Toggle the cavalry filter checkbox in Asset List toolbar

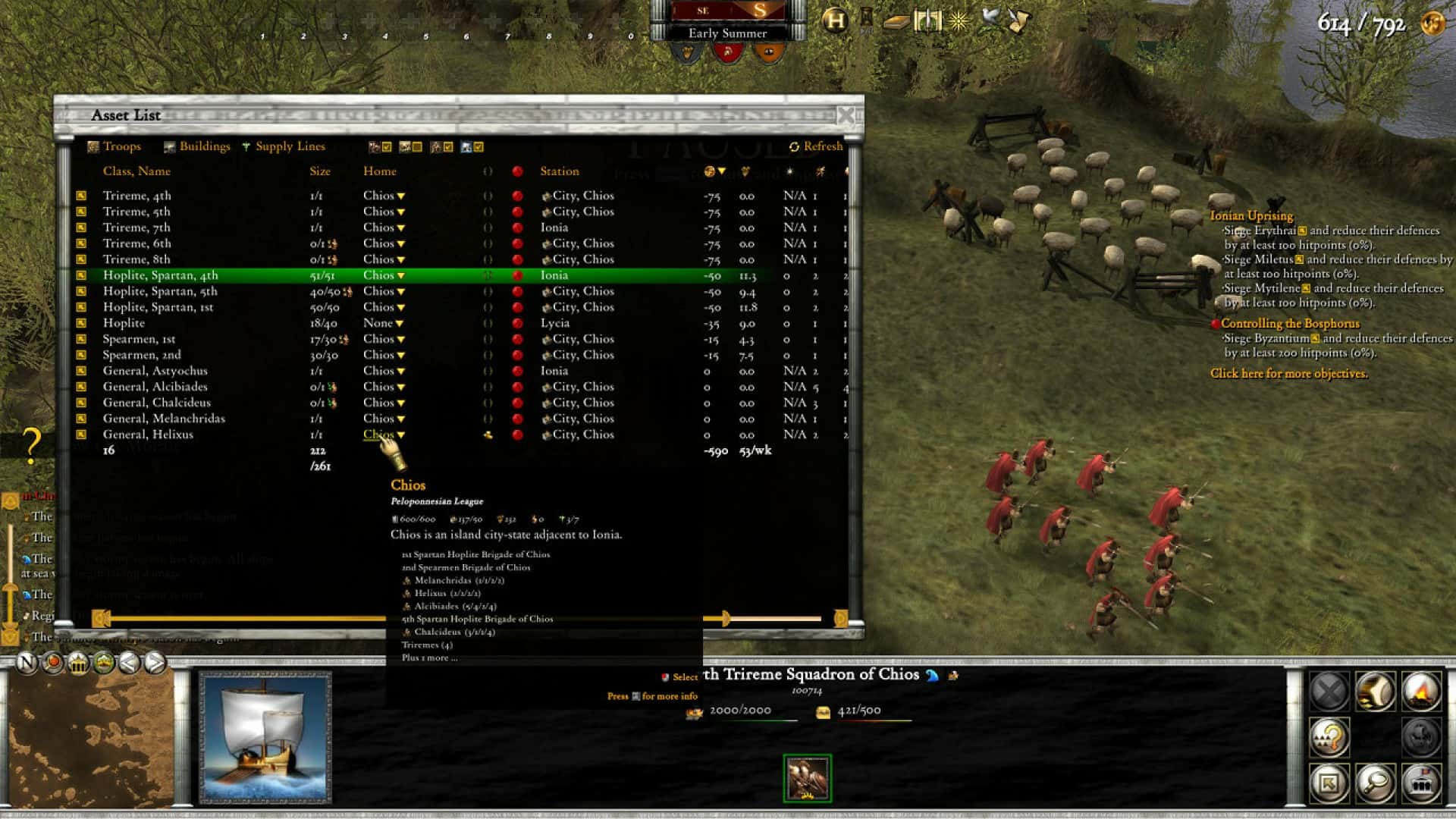click(x=447, y=146)
